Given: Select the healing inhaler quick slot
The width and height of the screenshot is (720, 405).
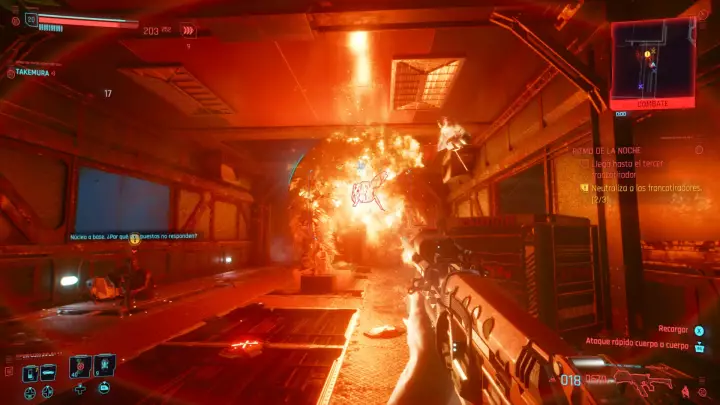Looking at the screenshot, I should coord(80,367).
